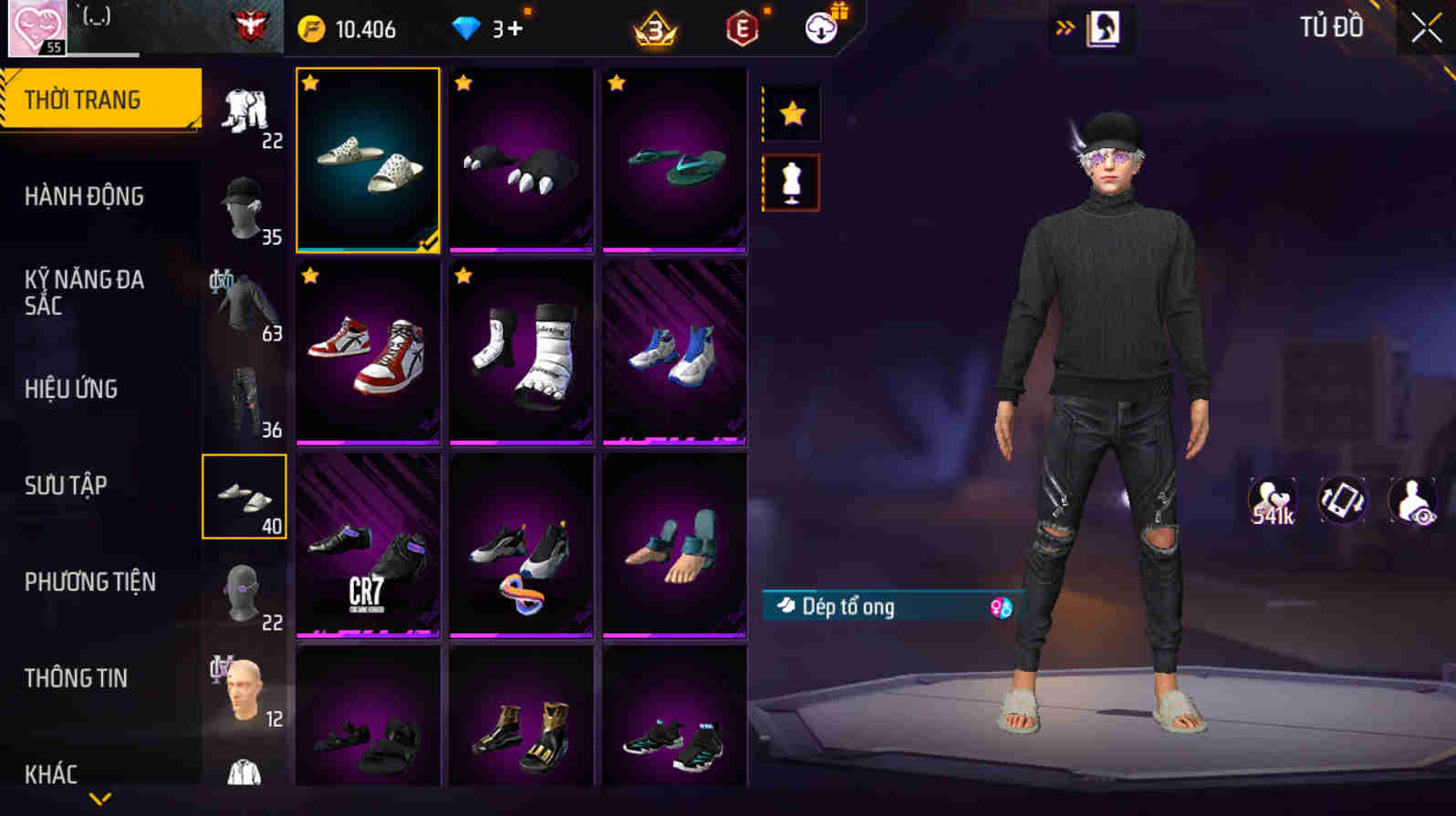The width and height of the screenshot is (1456, 816).
Task: Expand the sidebar using the bottom chevron
Action: 99,796
